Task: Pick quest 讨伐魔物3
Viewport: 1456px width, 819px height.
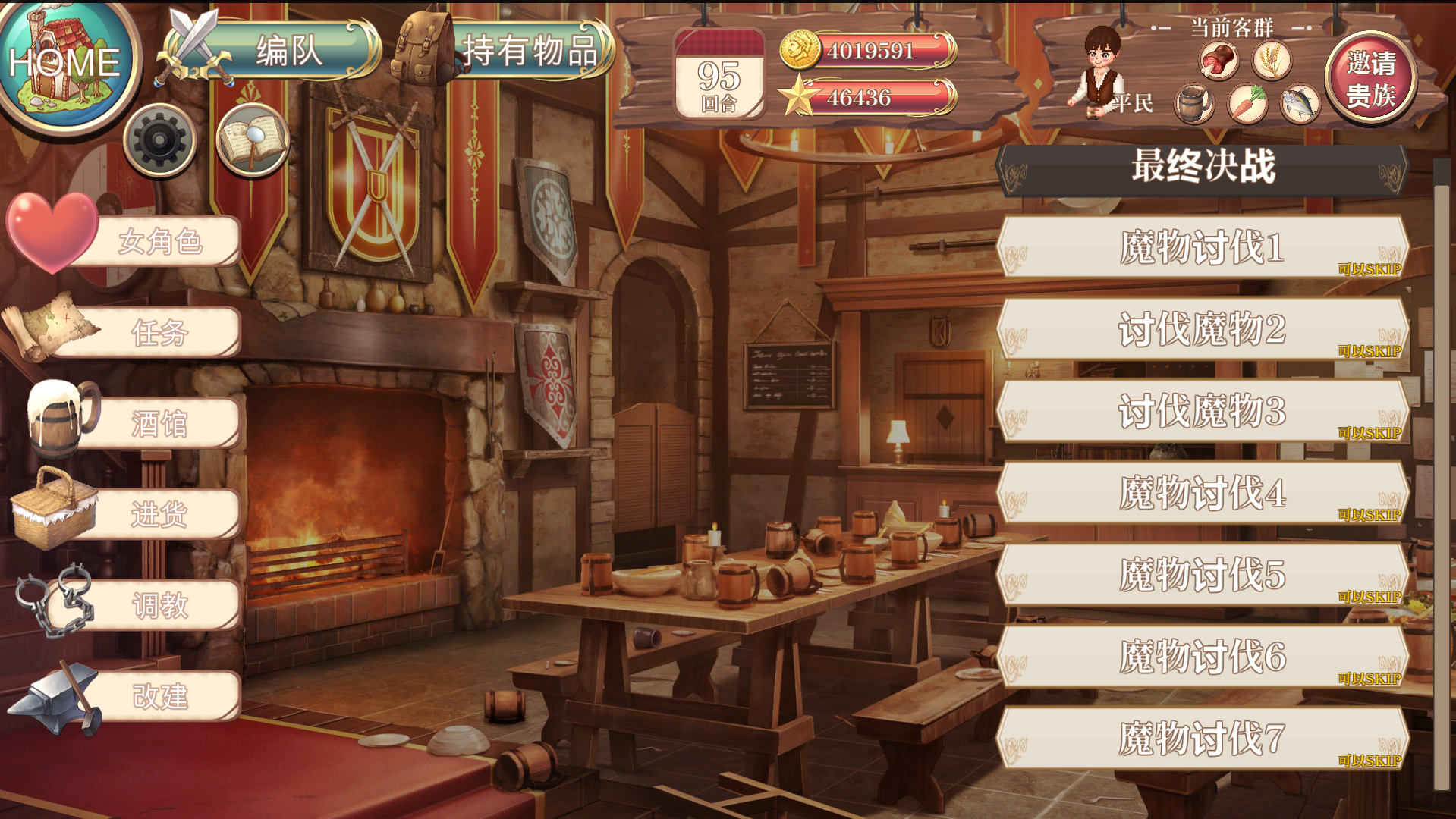Action: 1203,411
